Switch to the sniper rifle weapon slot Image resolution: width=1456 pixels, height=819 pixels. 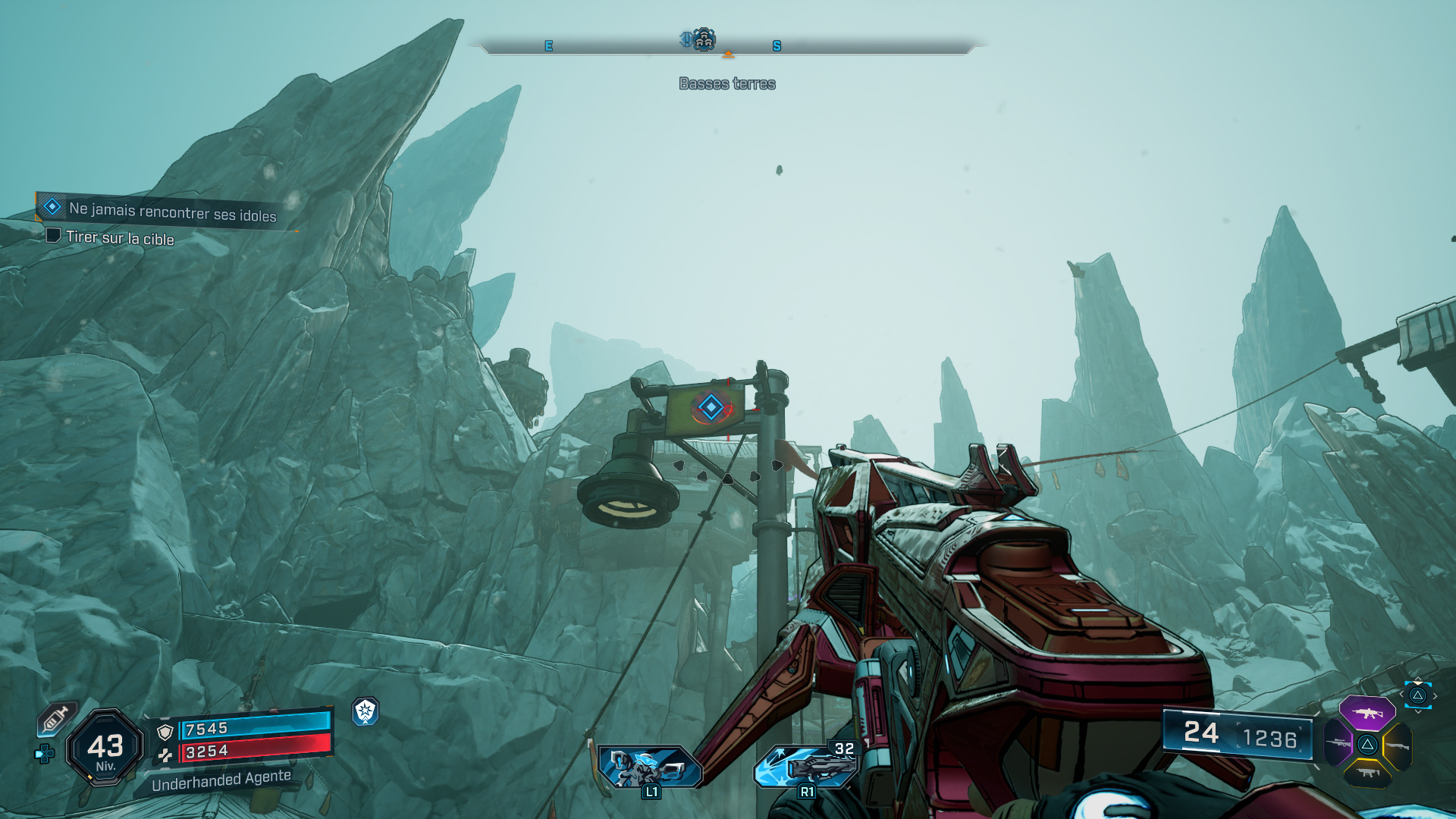[1338, 743]
